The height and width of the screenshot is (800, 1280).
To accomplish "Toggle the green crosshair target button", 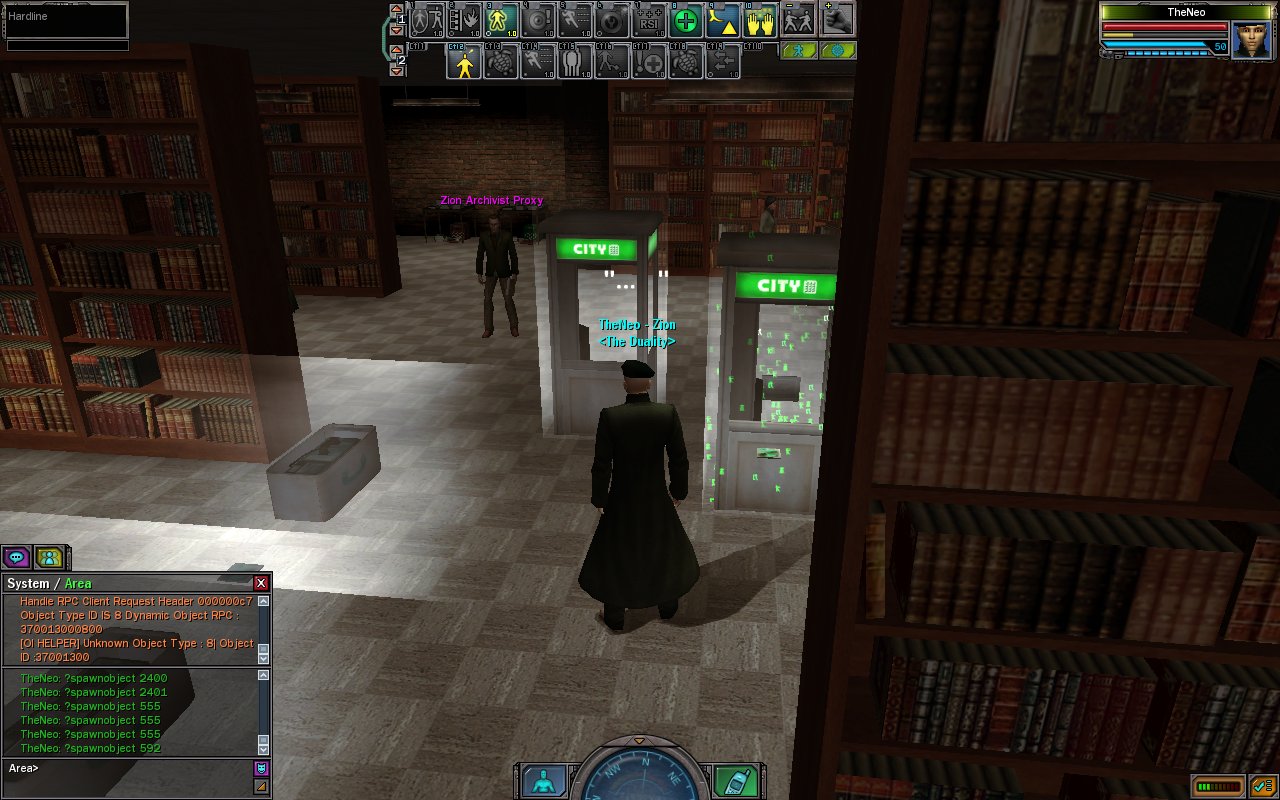I will [837, 50].
